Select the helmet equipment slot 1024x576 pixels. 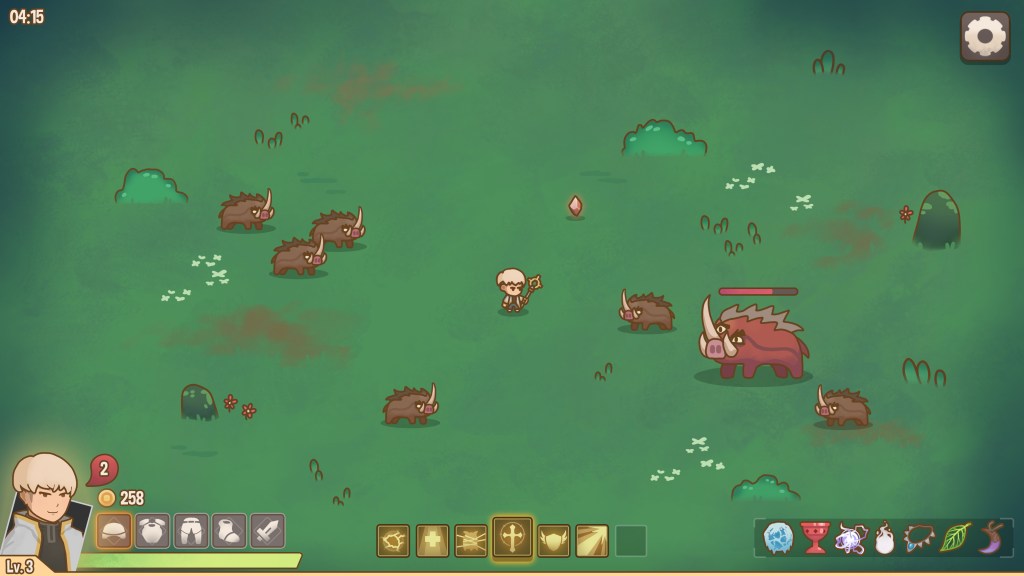pos(114,531)
